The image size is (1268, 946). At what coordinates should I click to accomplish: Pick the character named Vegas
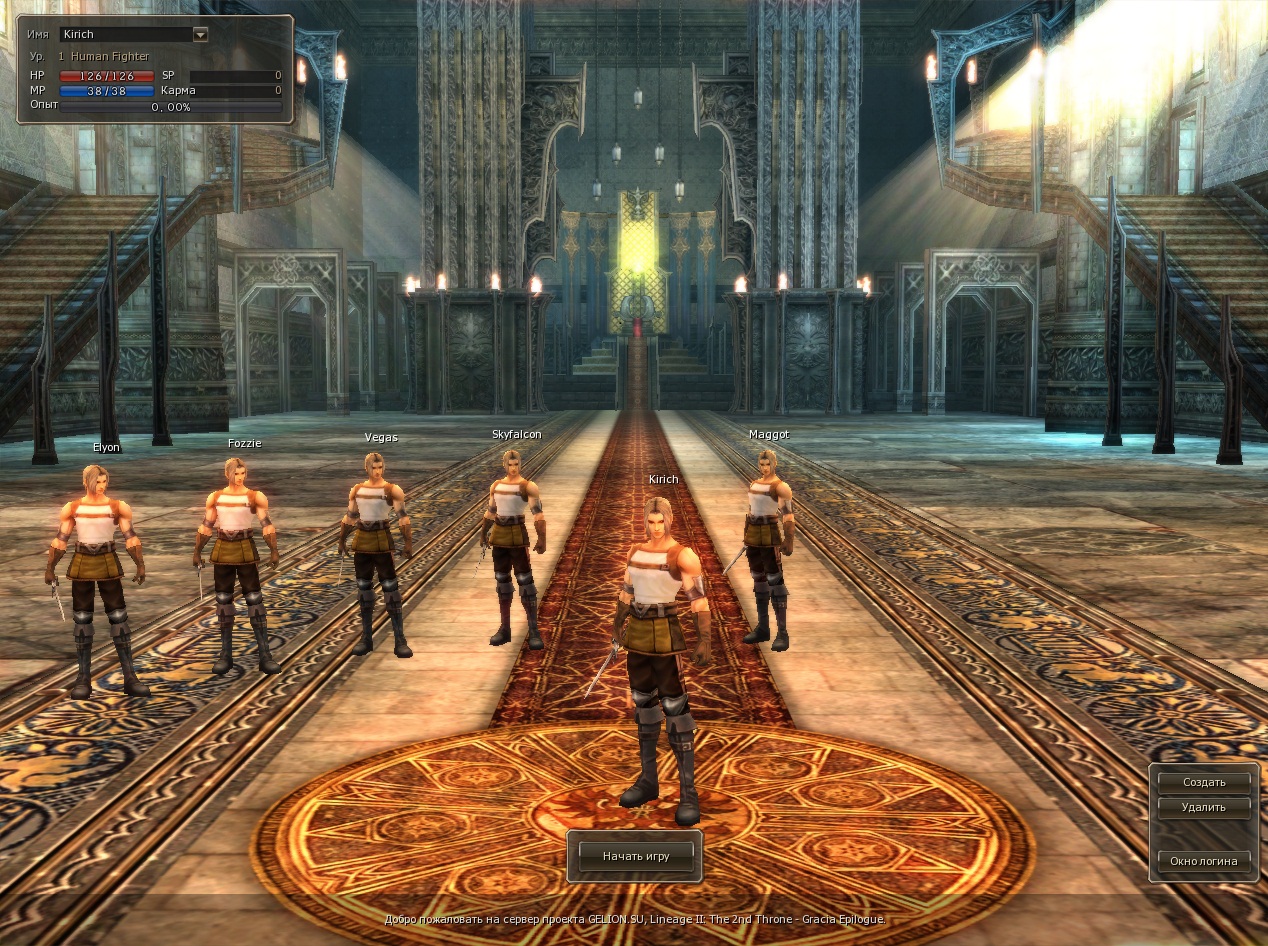pyautogui.click(x=377, y=550)
